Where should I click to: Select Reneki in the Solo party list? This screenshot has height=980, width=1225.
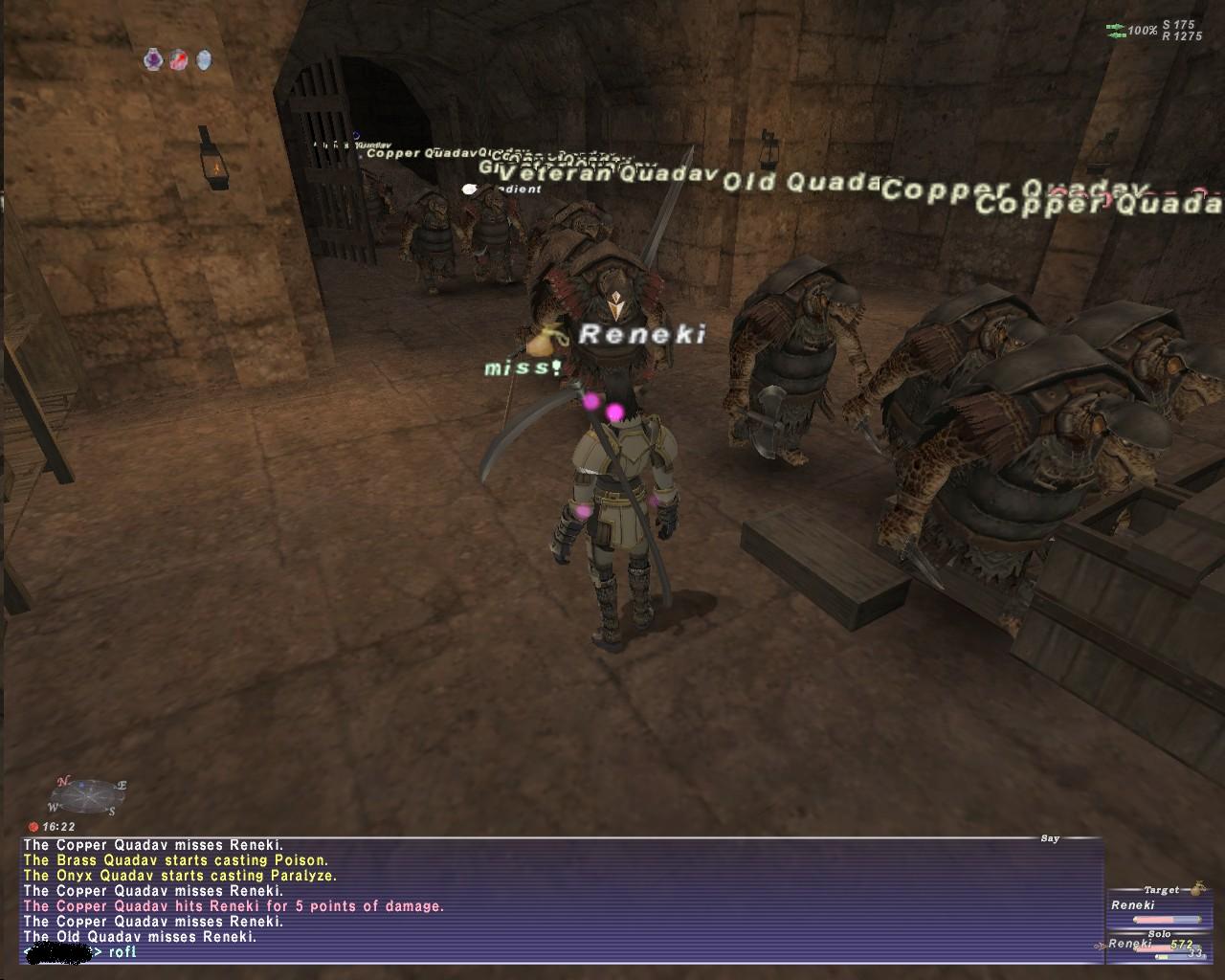(1130, 944)
